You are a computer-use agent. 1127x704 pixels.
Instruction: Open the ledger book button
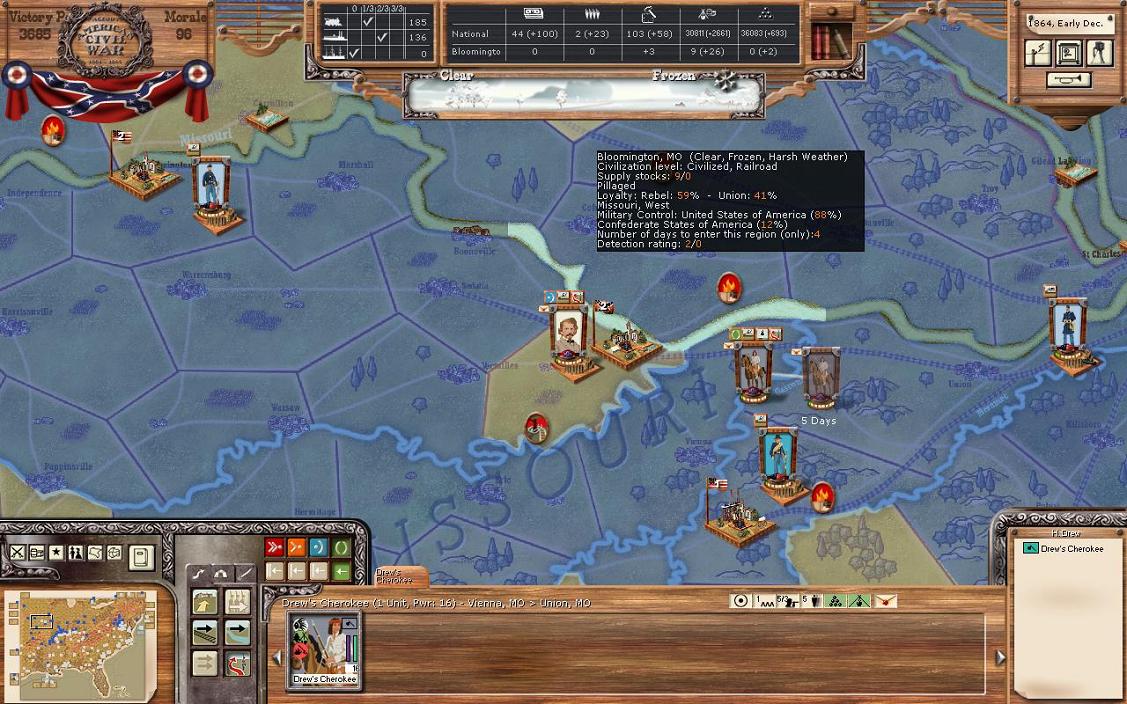click(x=141, y=556)
